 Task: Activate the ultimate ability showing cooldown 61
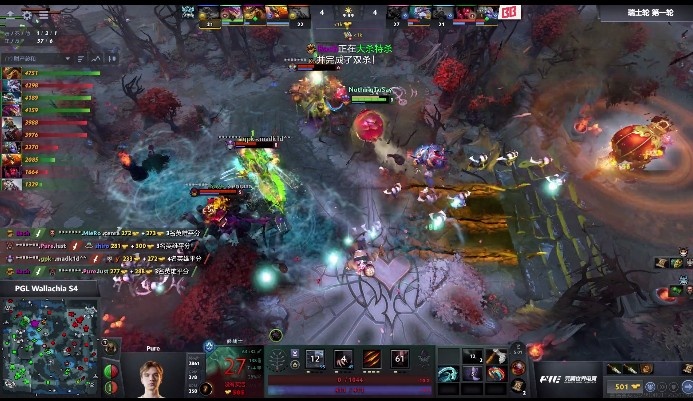(x=399, y=359)
